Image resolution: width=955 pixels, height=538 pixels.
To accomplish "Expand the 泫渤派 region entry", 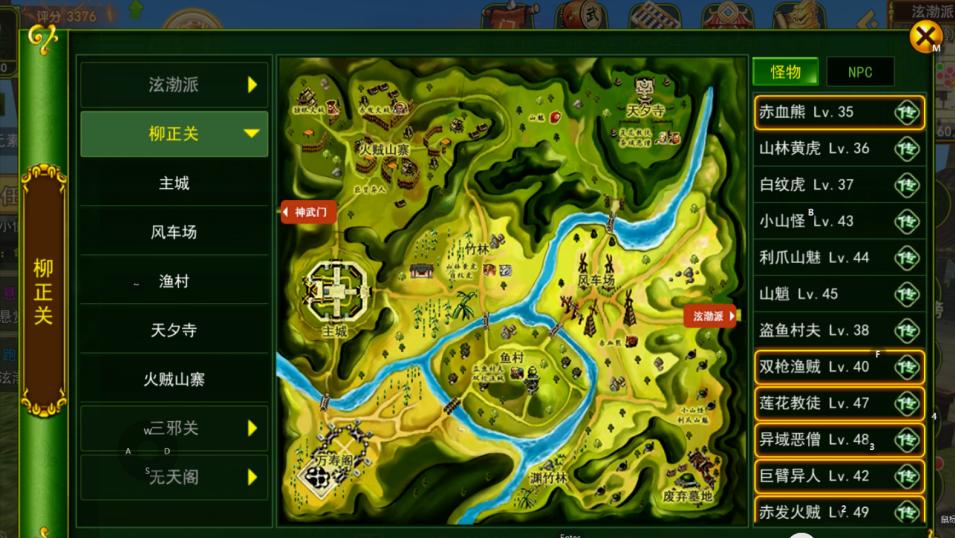I will click(x=174, y=85).
